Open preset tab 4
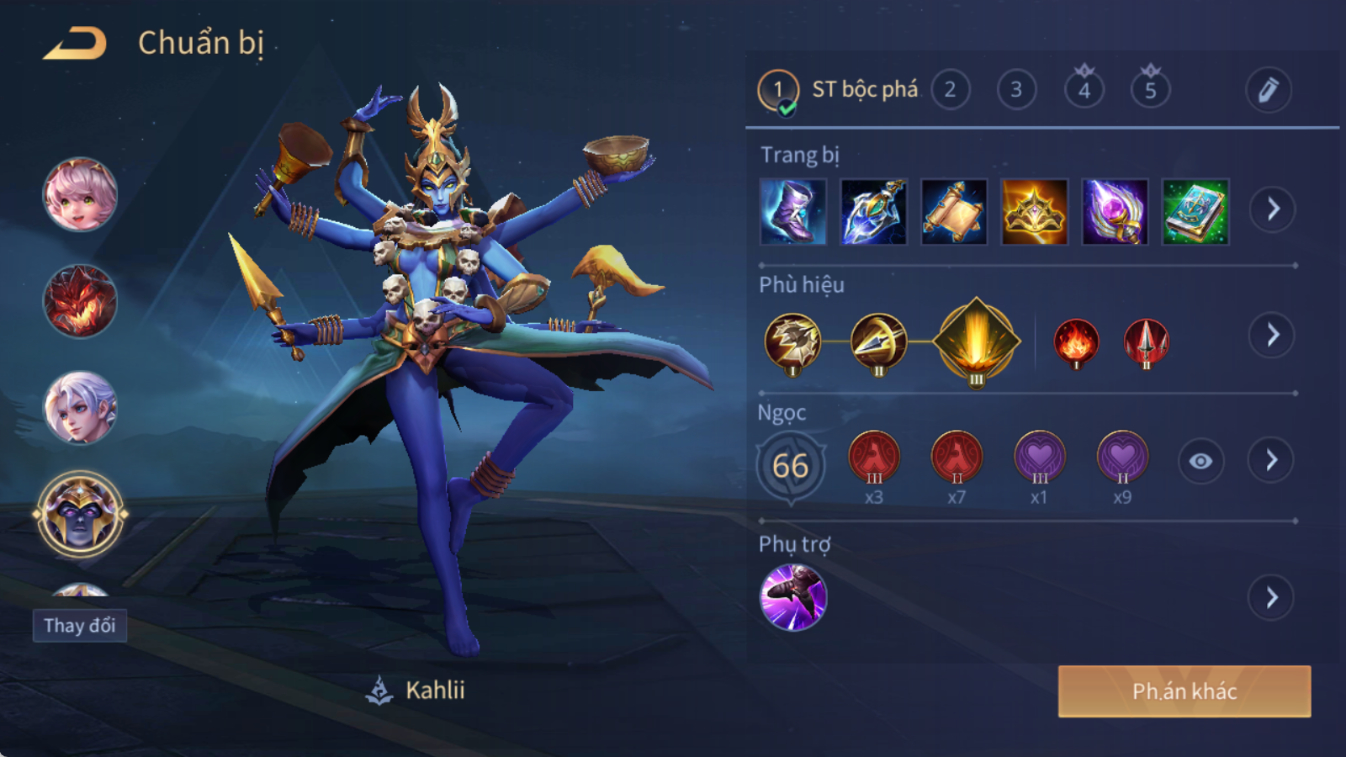 click(1084, 90)
